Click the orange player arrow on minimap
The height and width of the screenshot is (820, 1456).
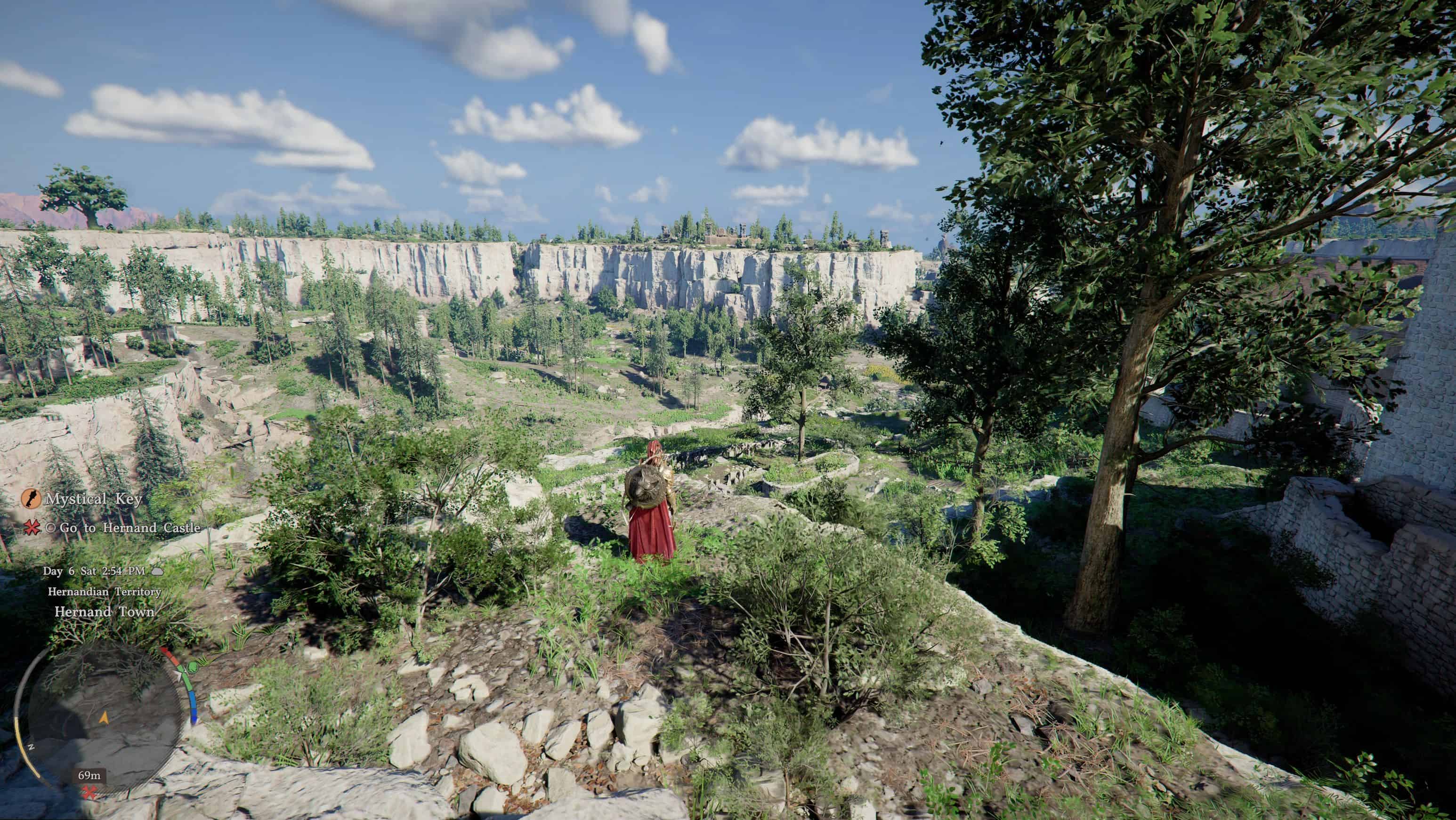click(x=104, y=718)
